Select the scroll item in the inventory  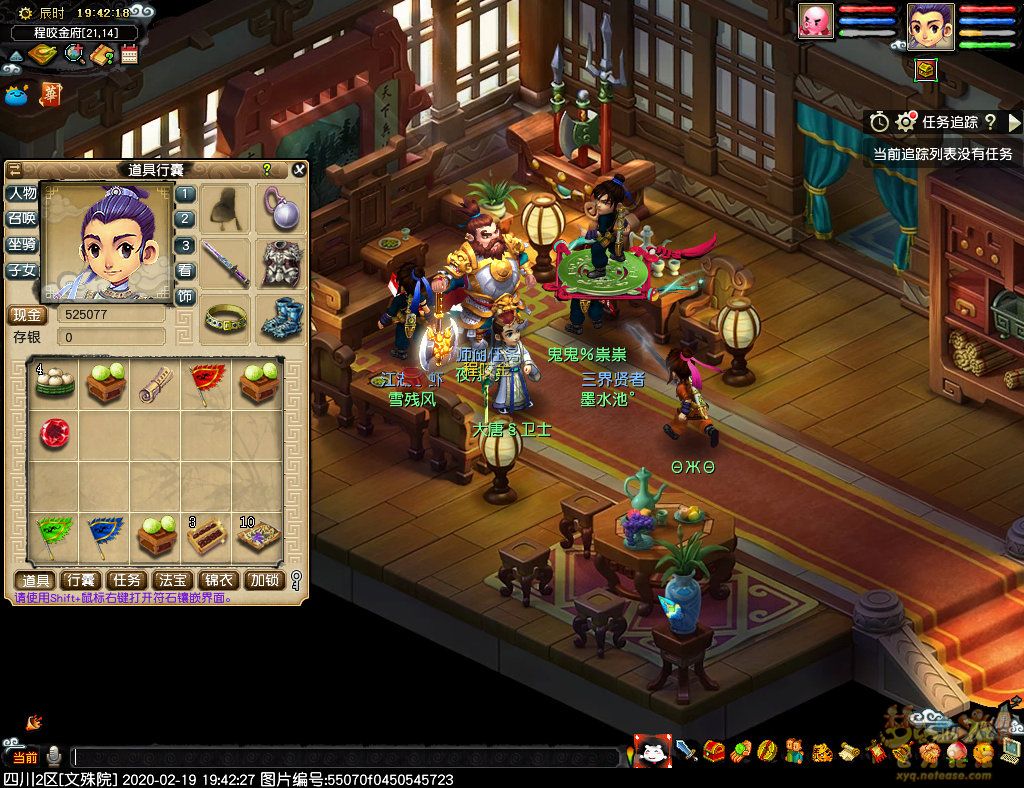point(155,382)
